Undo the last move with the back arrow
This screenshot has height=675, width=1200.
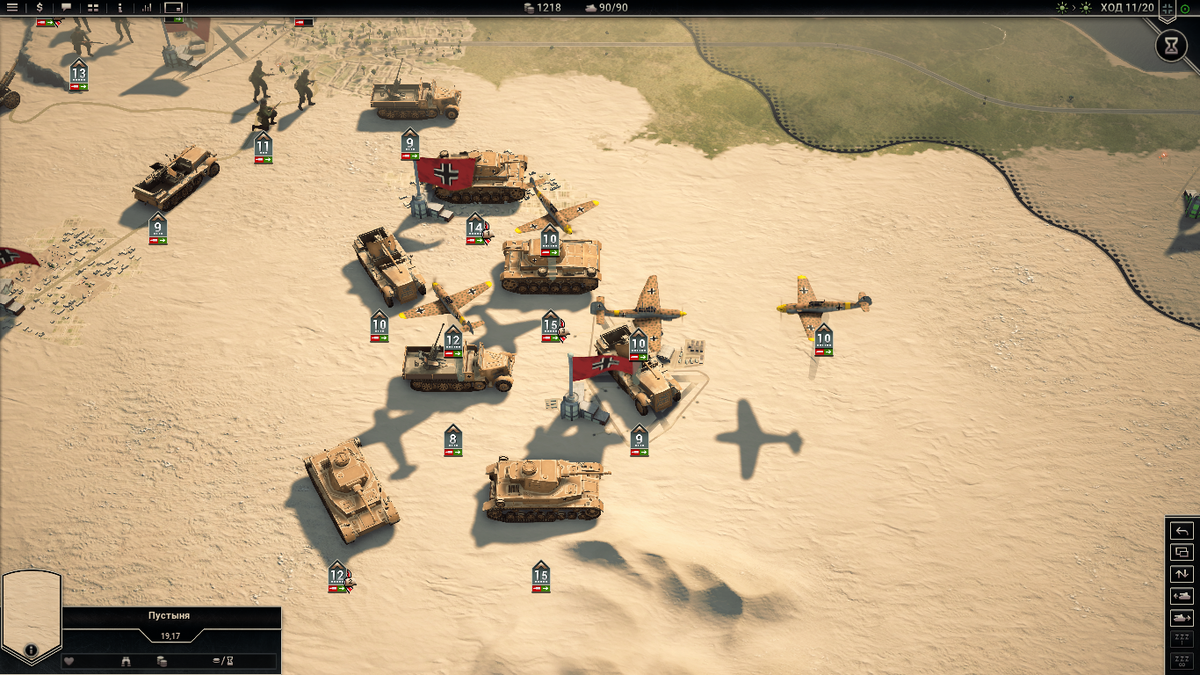coord(1182,530)
